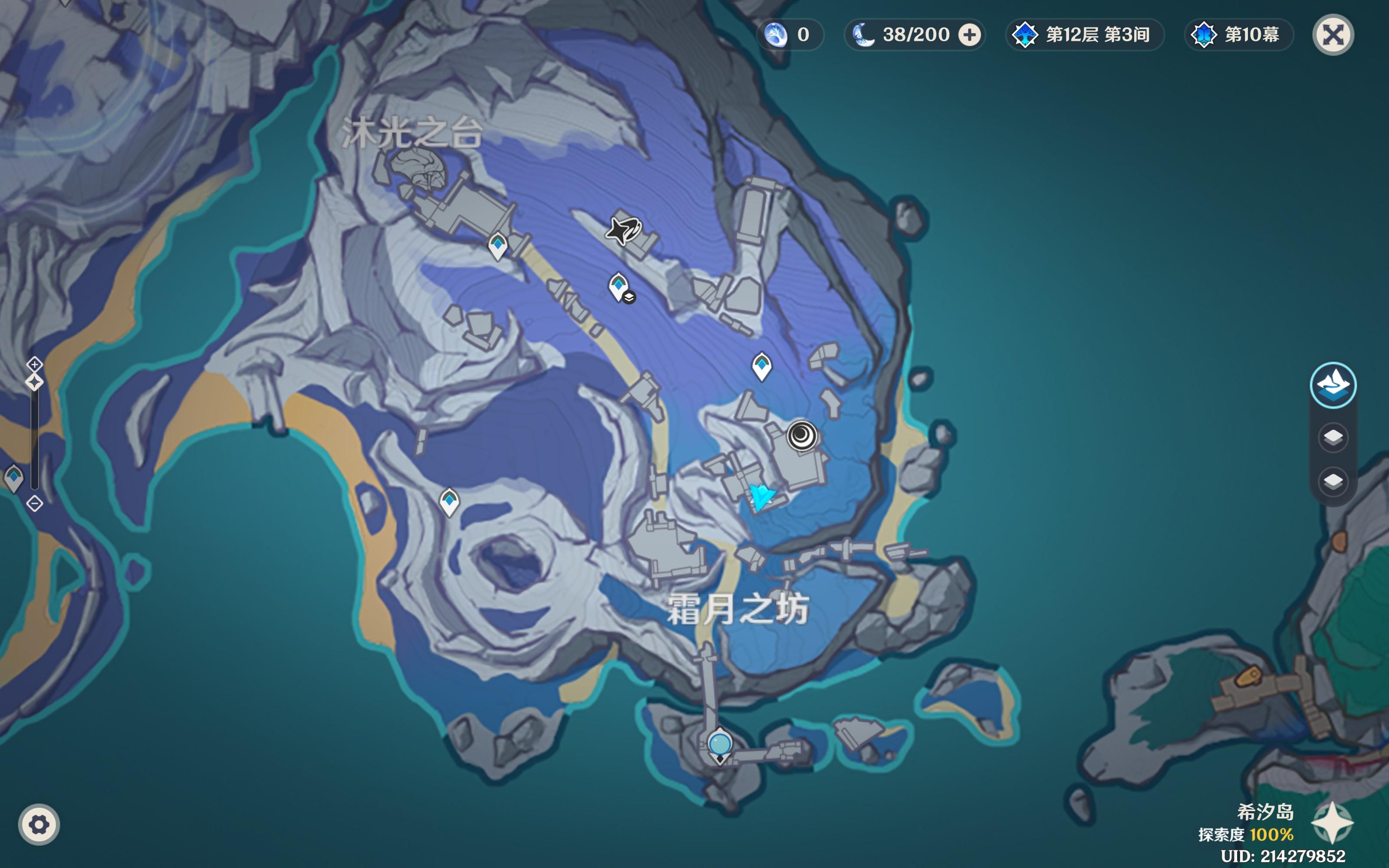Zoom in using the map's plus button
Viewport: 1389px width, 868px height.
point(34,364)
